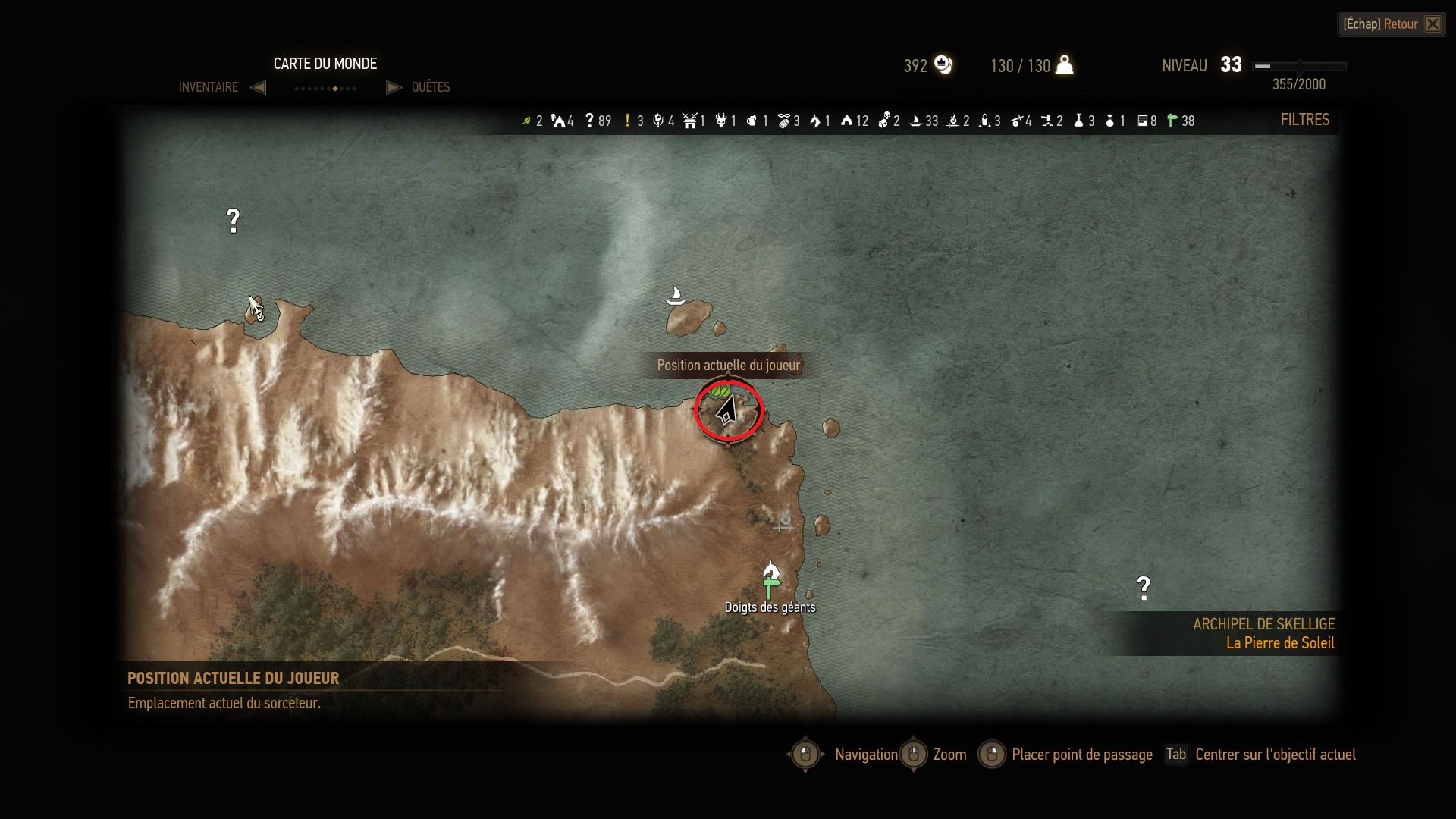Toggle the green signpost filter icon
The height and width of the screenshot is (819, 1456).
pyautogui.click(x=1172, y=121)
